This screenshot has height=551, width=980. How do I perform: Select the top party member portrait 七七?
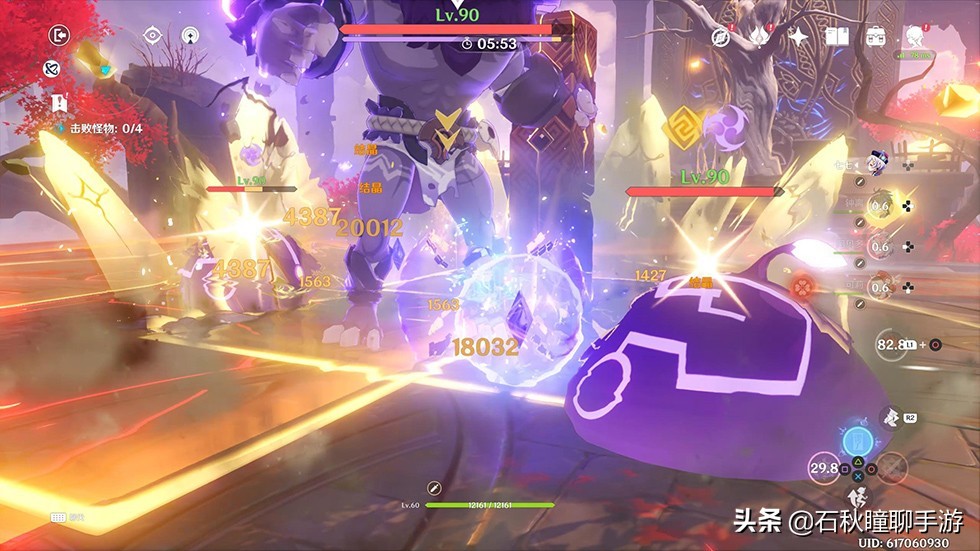(879, 165)
